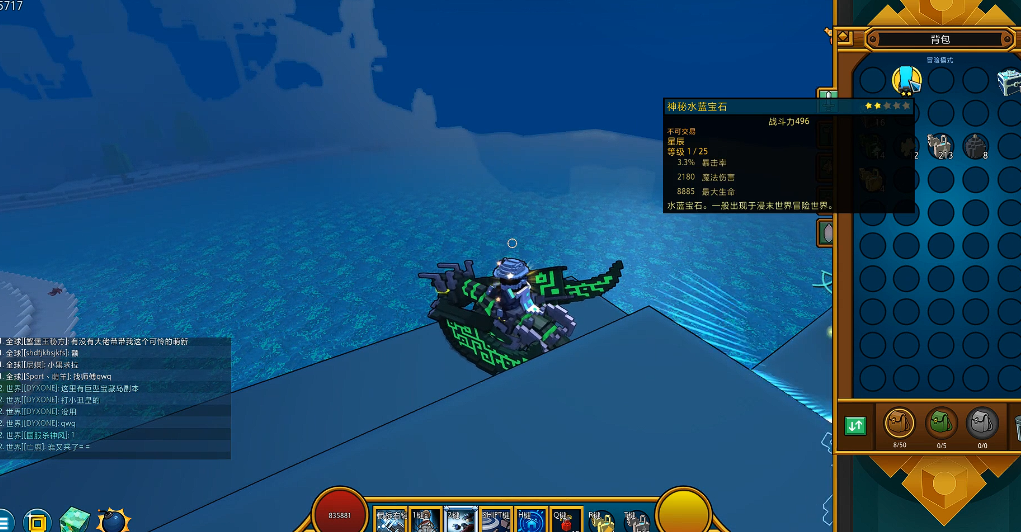
Task: Open the blue bomb icon at bottom left
Action: coord(112,520)
